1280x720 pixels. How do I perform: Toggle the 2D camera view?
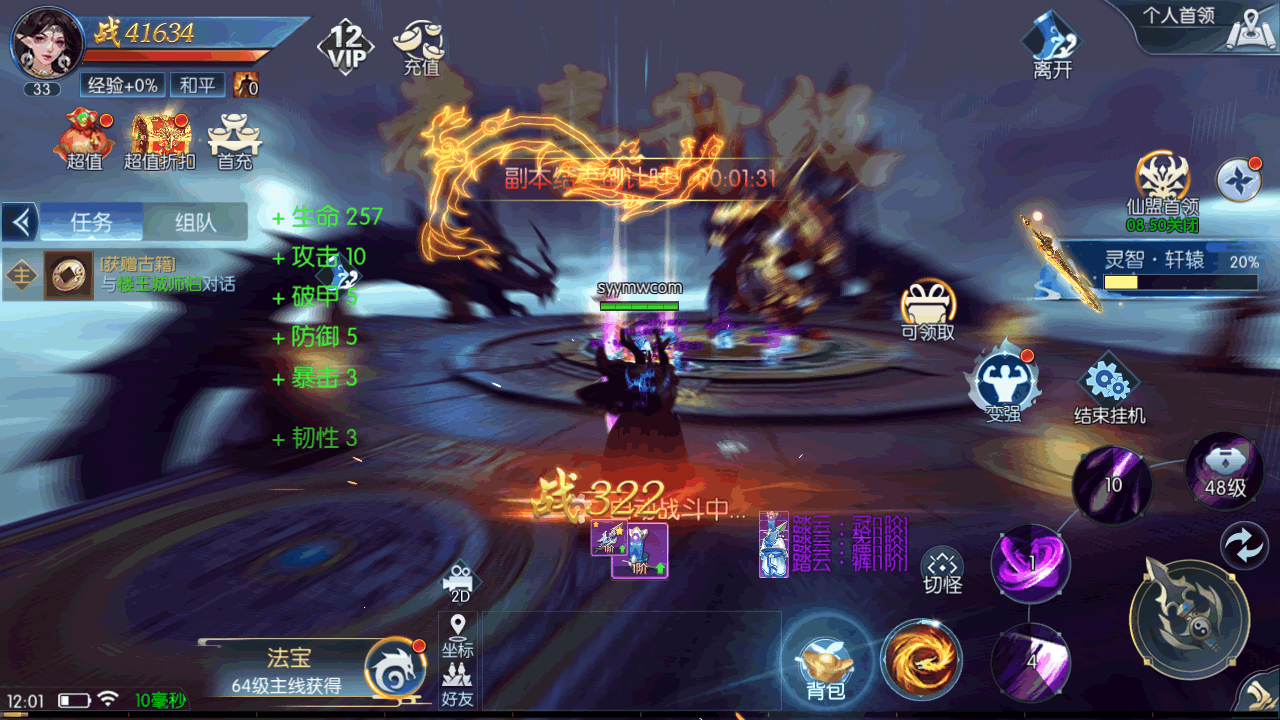tap(459, 581)
